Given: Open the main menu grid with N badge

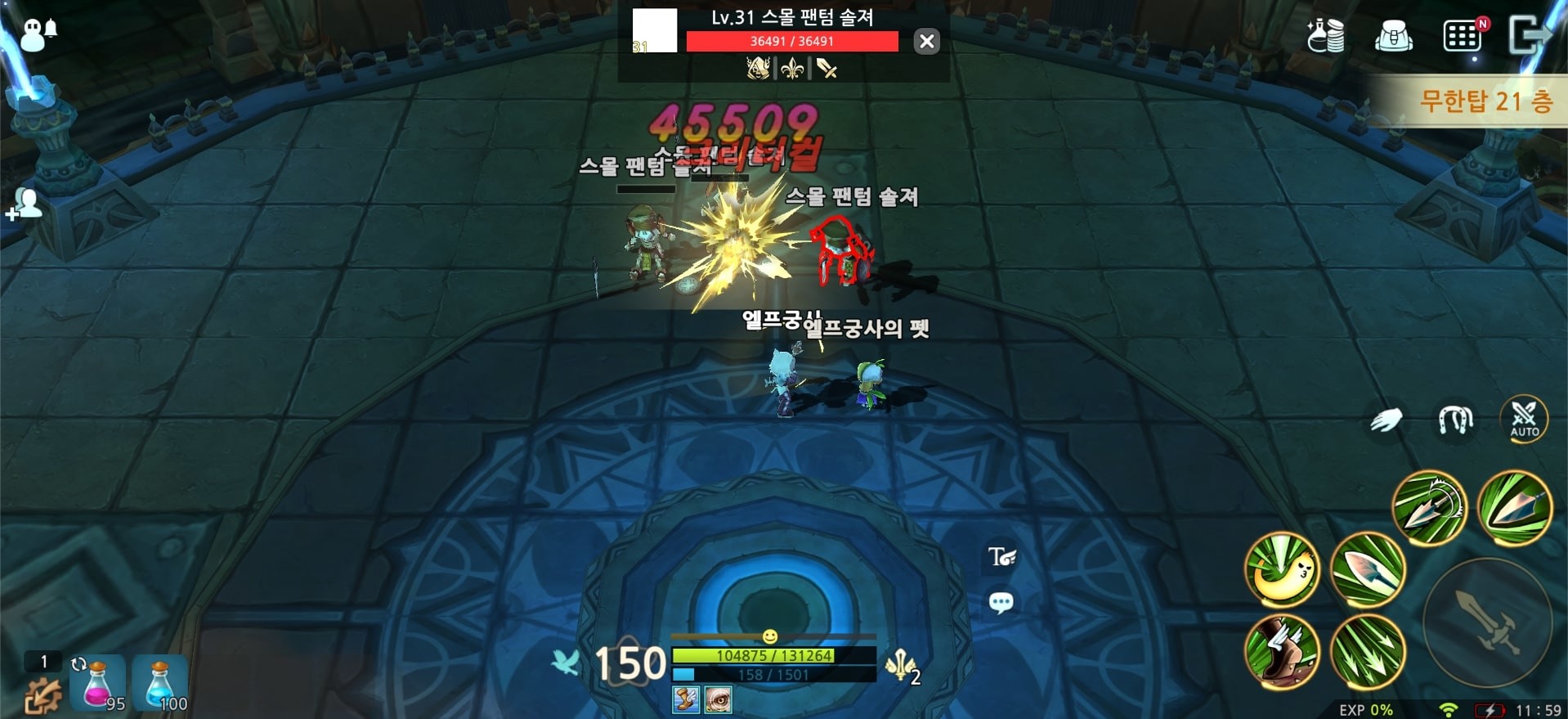Looking at the screenshot, I should pyautogui.click(x=1463, y=37).
